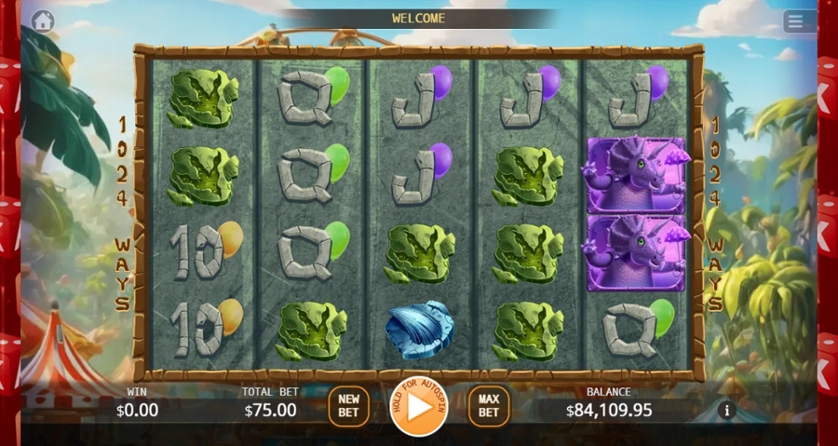Set the Max Bet
Viewport: 838px width, 446px height.
tap(488, 405)
